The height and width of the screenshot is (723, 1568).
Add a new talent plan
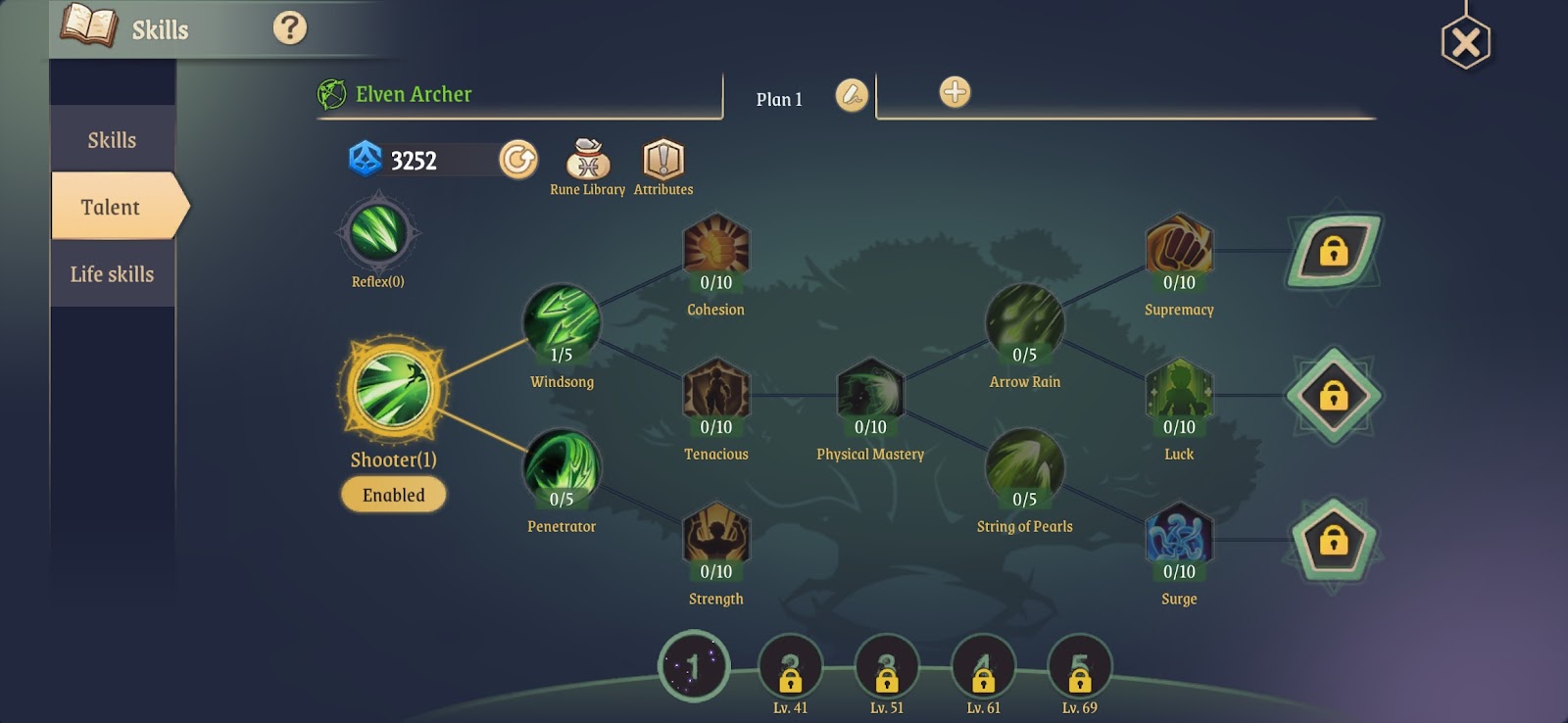coord(955,92)
